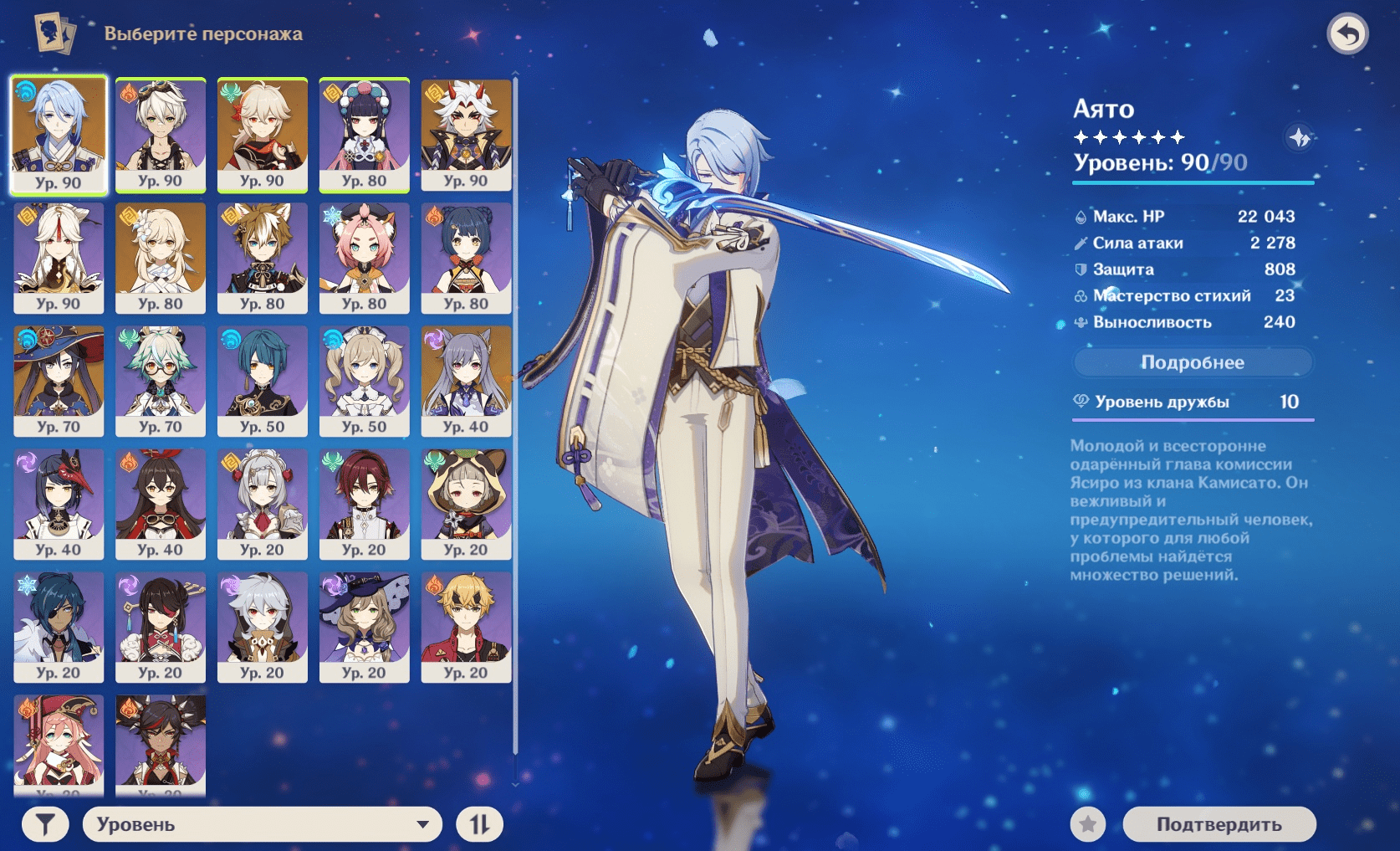Select Keqing level 40 portrait
1400x851 pixels.
click(467, 381)
